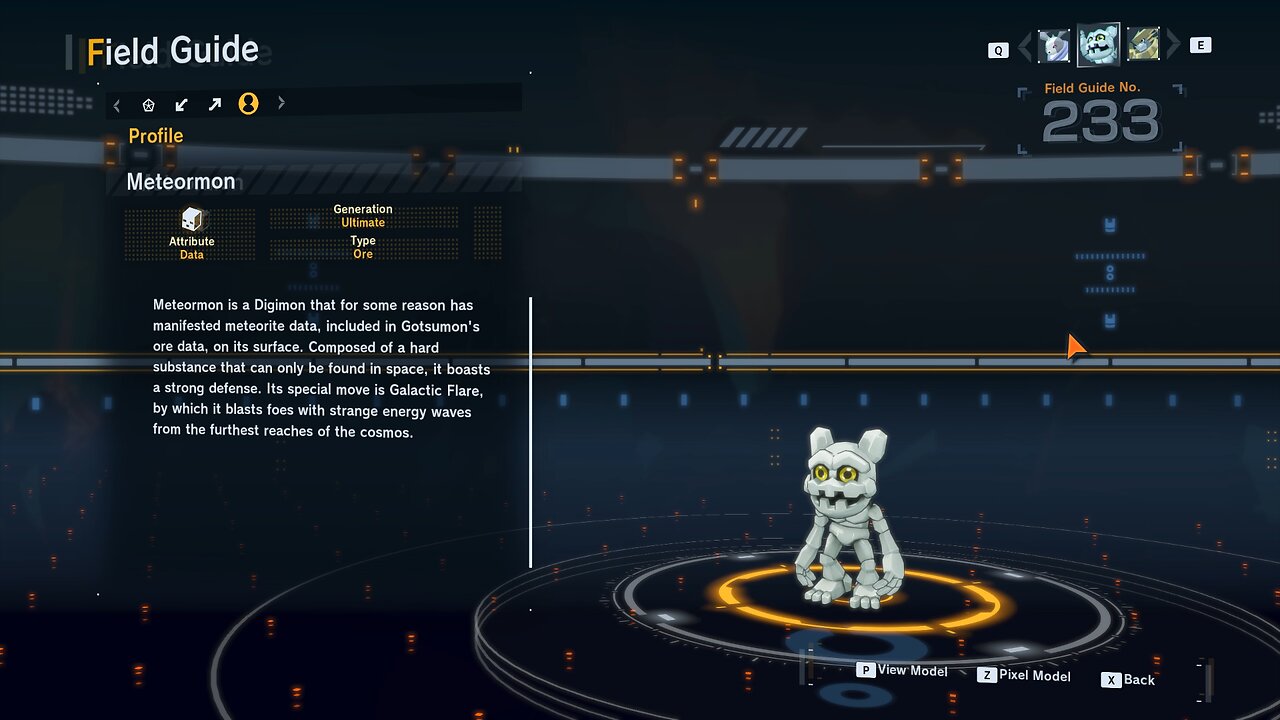Screen dimensions: 1280x720
Task: Show the Pixel Model
Action: pos(1024,676)
